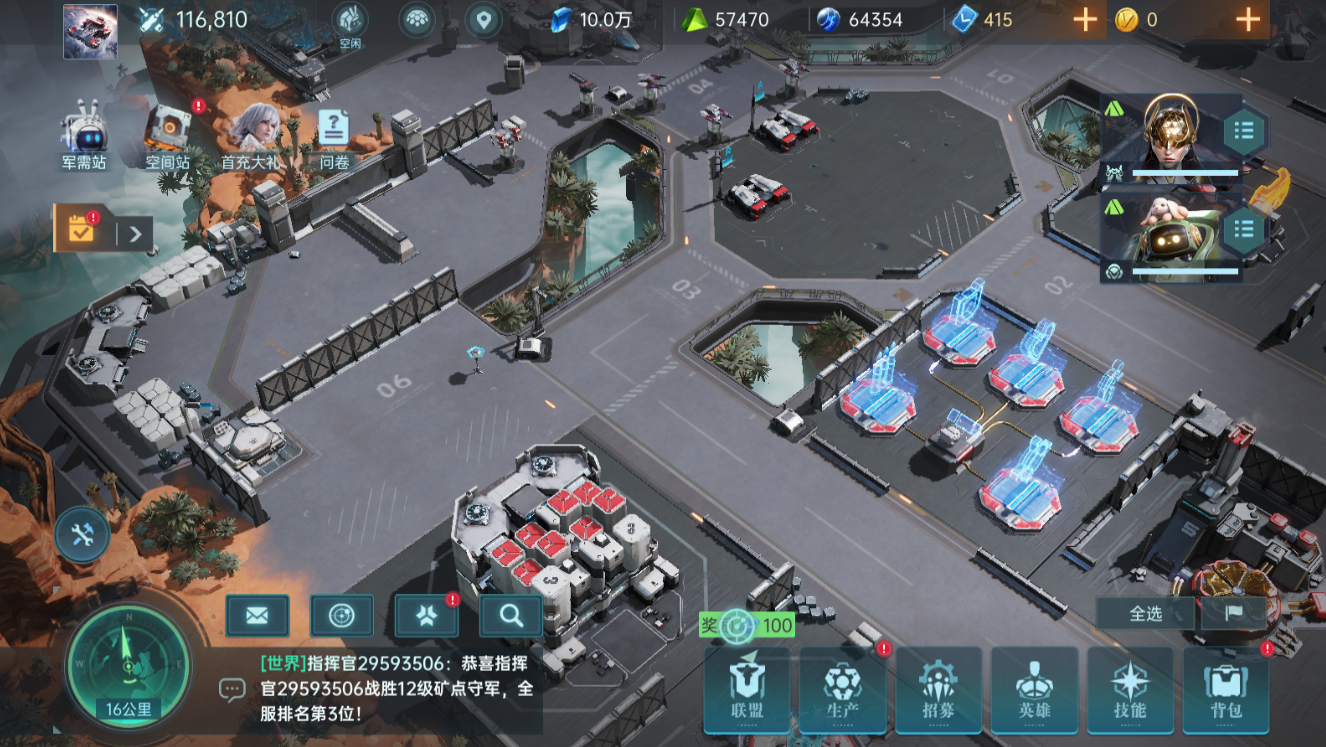
Task: Open the commander avatar profile
Action: coord(90,31)
